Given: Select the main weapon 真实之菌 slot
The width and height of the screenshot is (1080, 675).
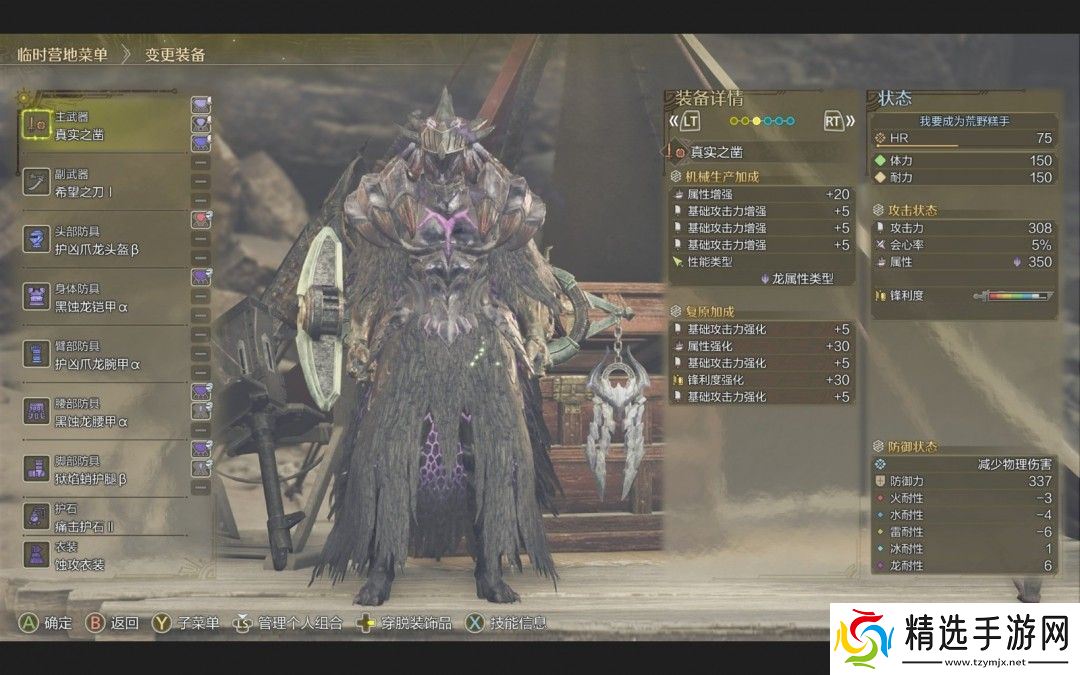Looking at the screenshot, I should click(x=100, y=125).
